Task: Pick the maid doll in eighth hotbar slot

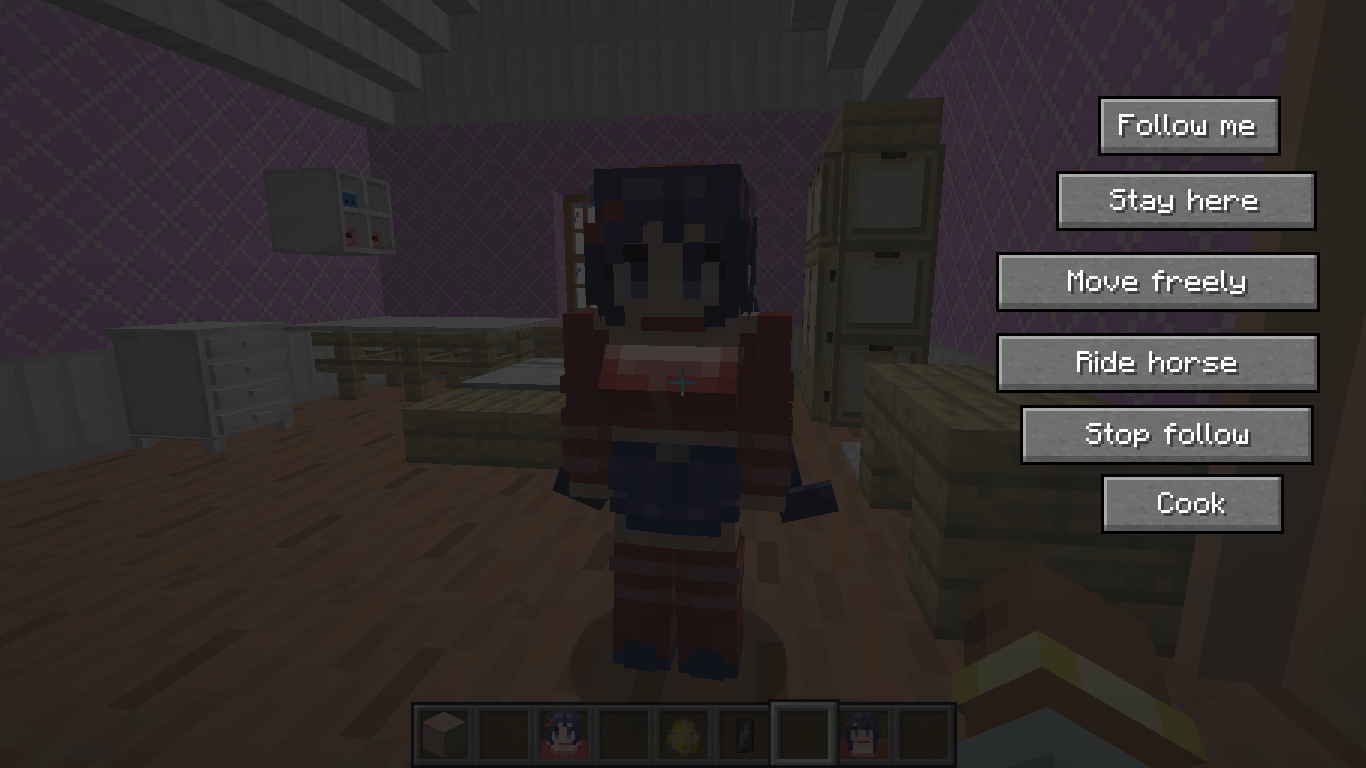Action: [x=866, y=735]
